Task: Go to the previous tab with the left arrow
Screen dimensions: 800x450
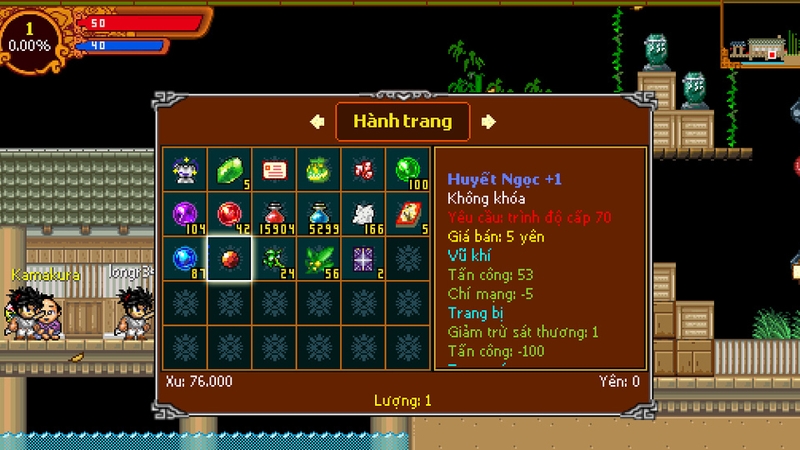Action: [x=317, y=122]
